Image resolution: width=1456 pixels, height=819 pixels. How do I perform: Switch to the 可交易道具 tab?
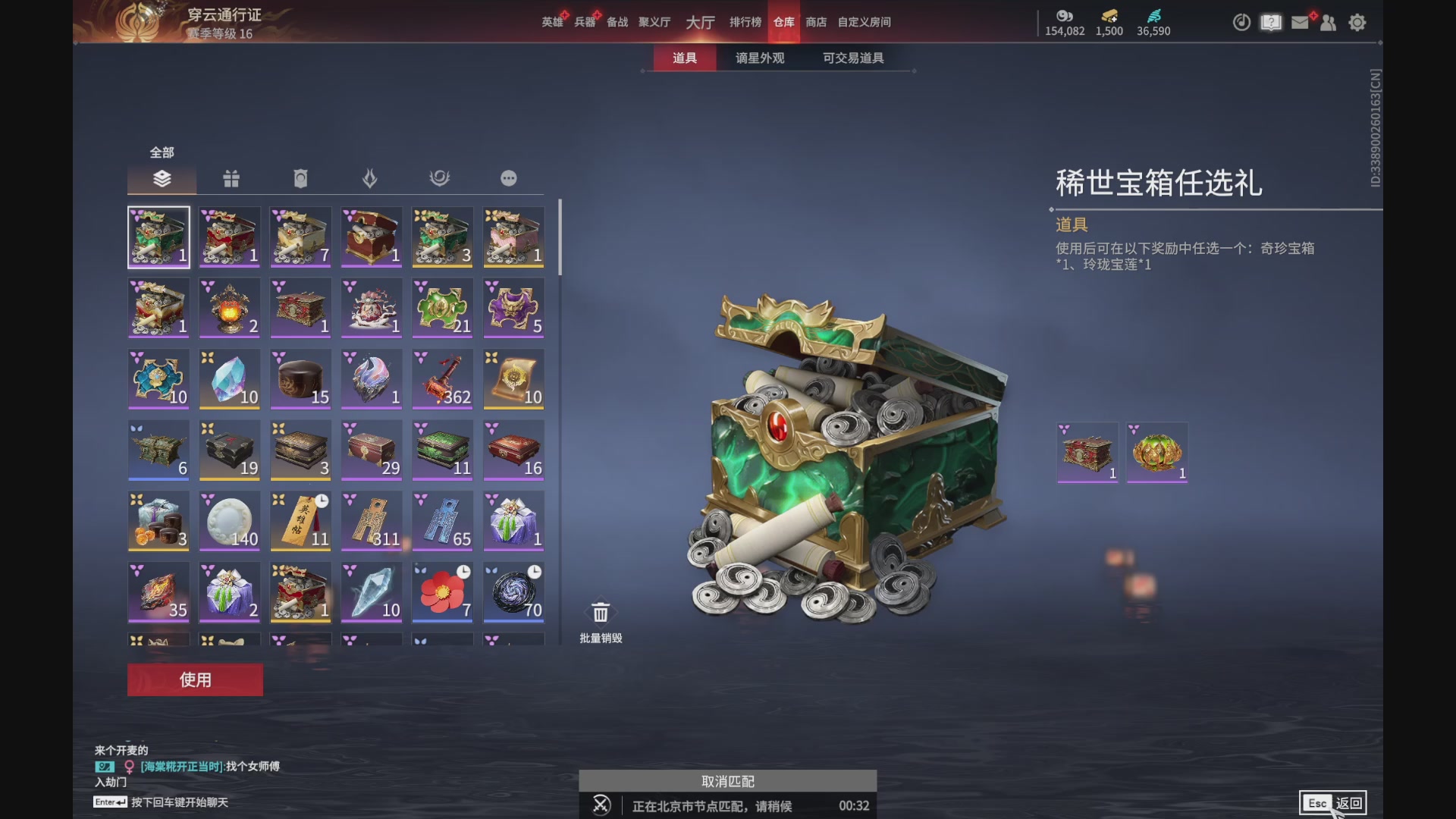(x=852, y=58)
